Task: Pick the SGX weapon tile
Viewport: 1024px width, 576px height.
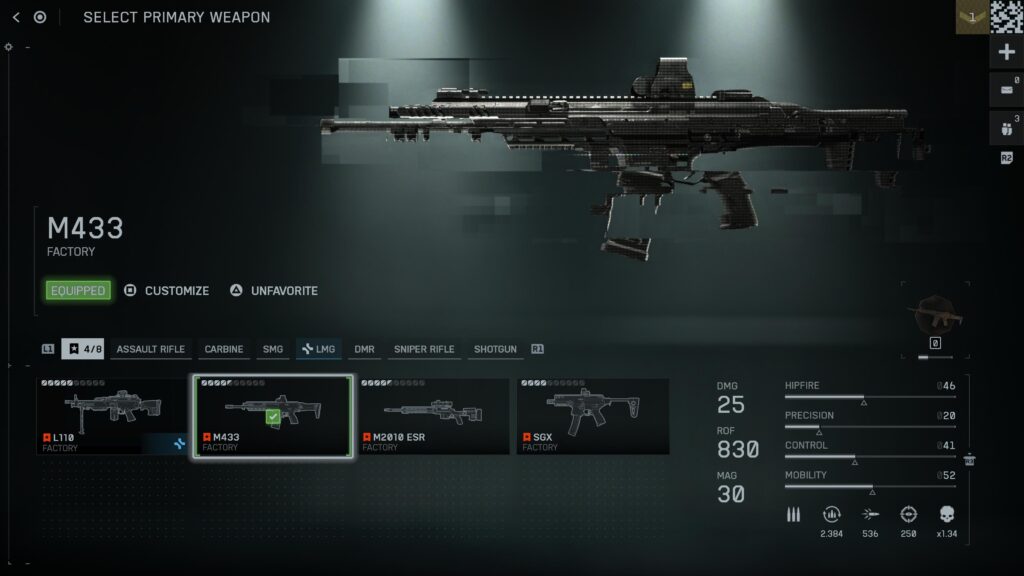Action: click(593, 416)
